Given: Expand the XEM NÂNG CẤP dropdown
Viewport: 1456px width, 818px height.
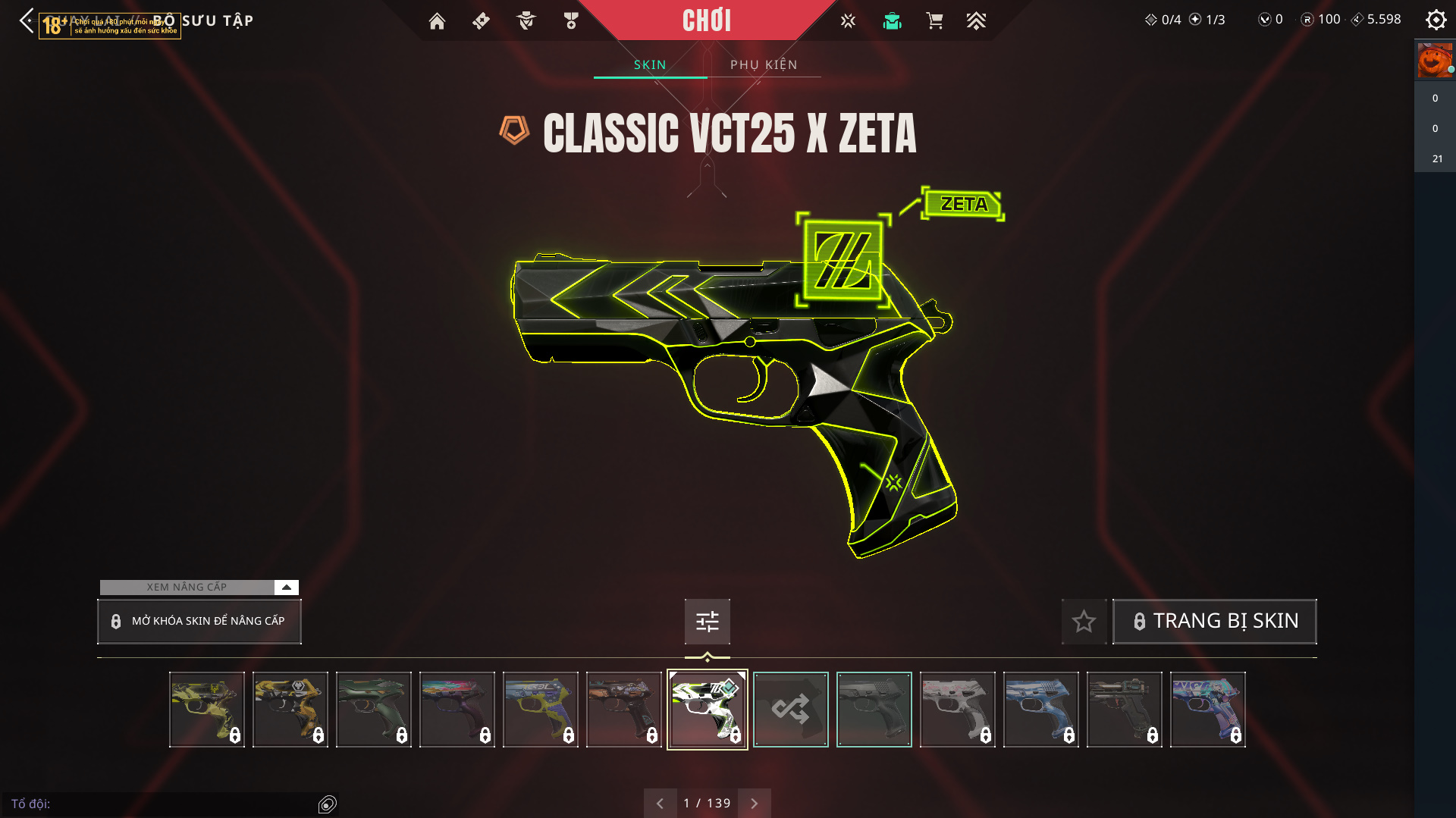Looking at the screenshot, I should click(x=286, y=588).
